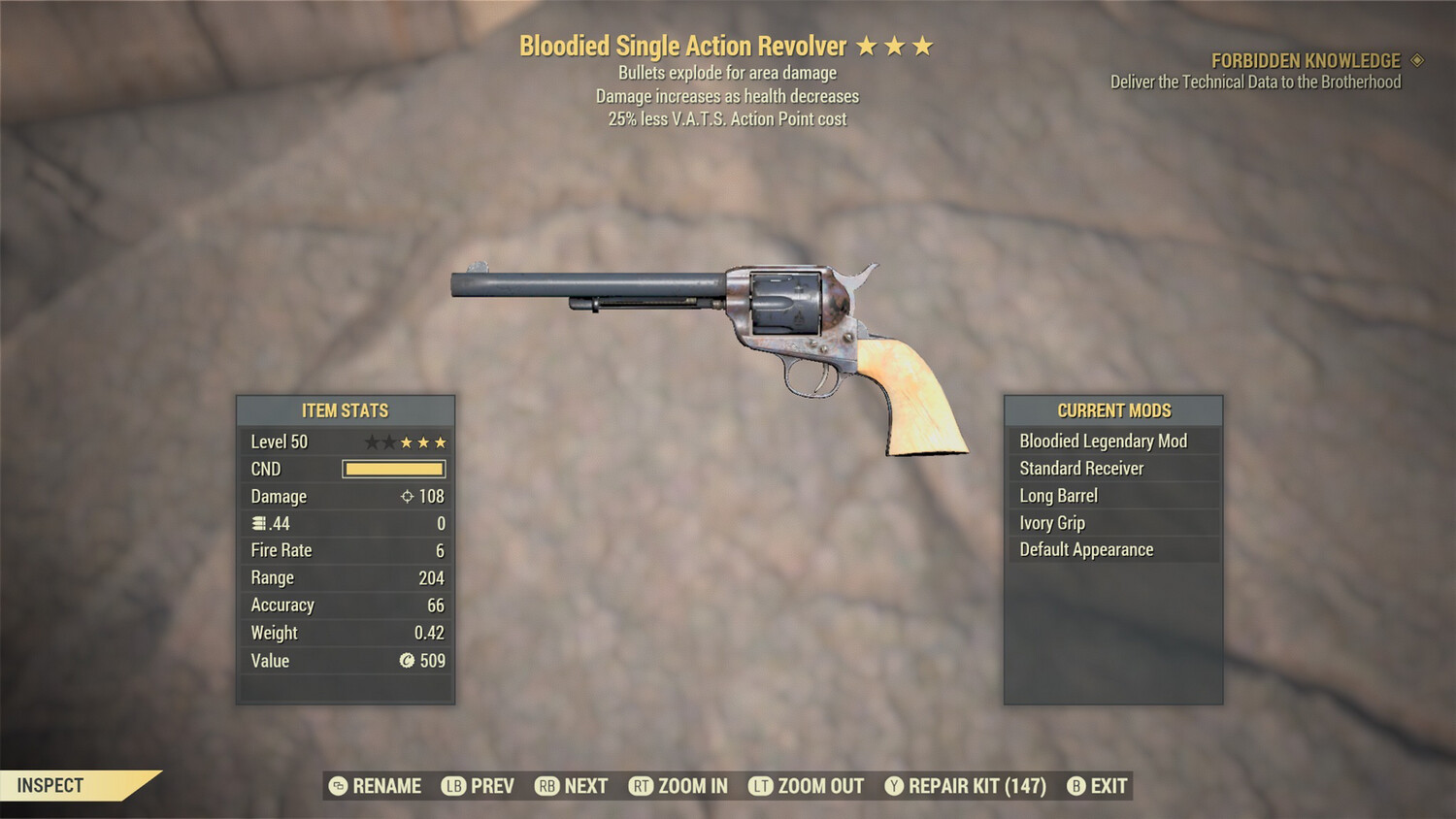This screenshot has width=1456, height=819.
Task: Toggle the third star on the Level 50 row
Action: [407, 441]
